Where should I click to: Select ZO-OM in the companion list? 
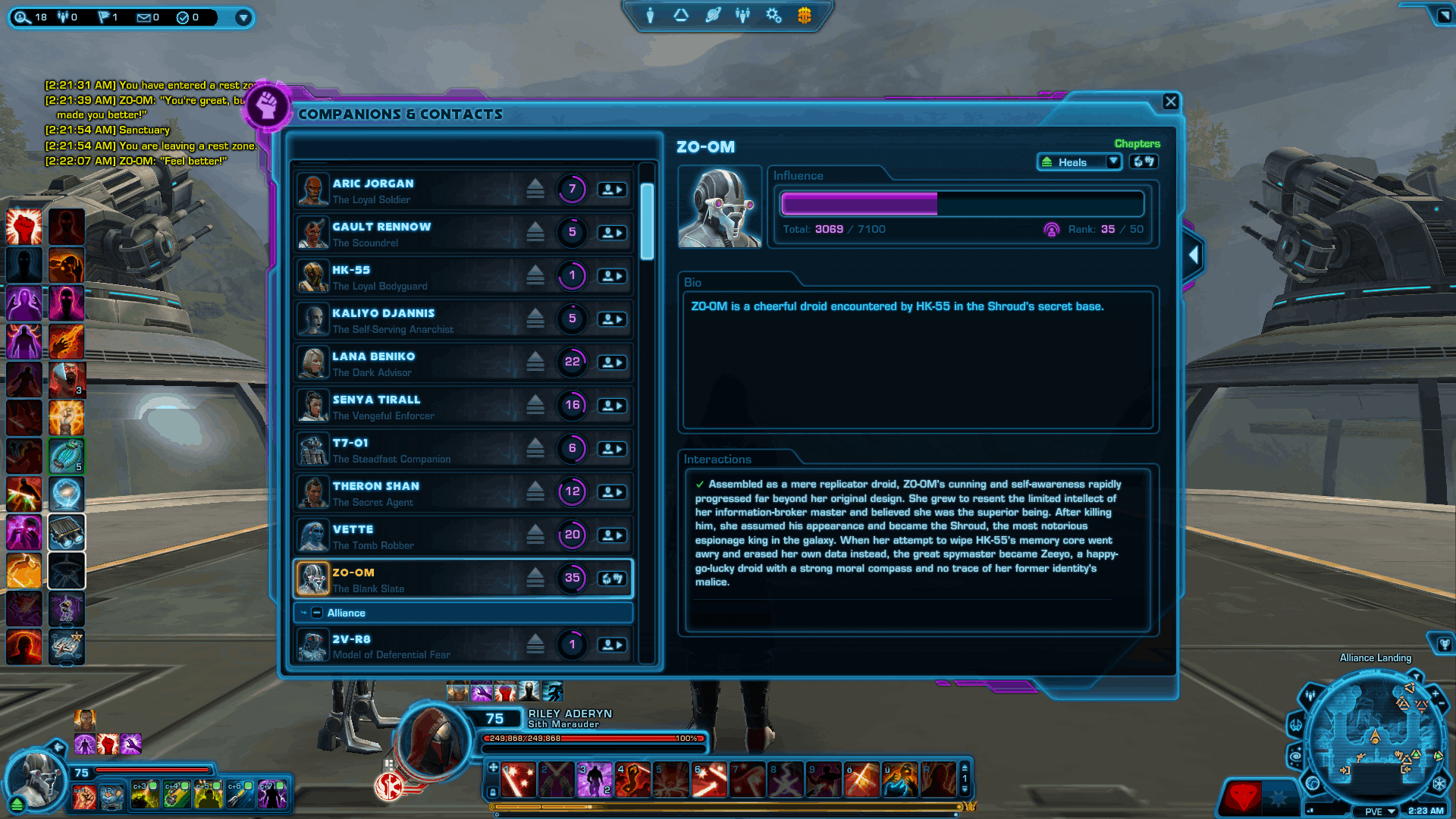coord(425,578)
